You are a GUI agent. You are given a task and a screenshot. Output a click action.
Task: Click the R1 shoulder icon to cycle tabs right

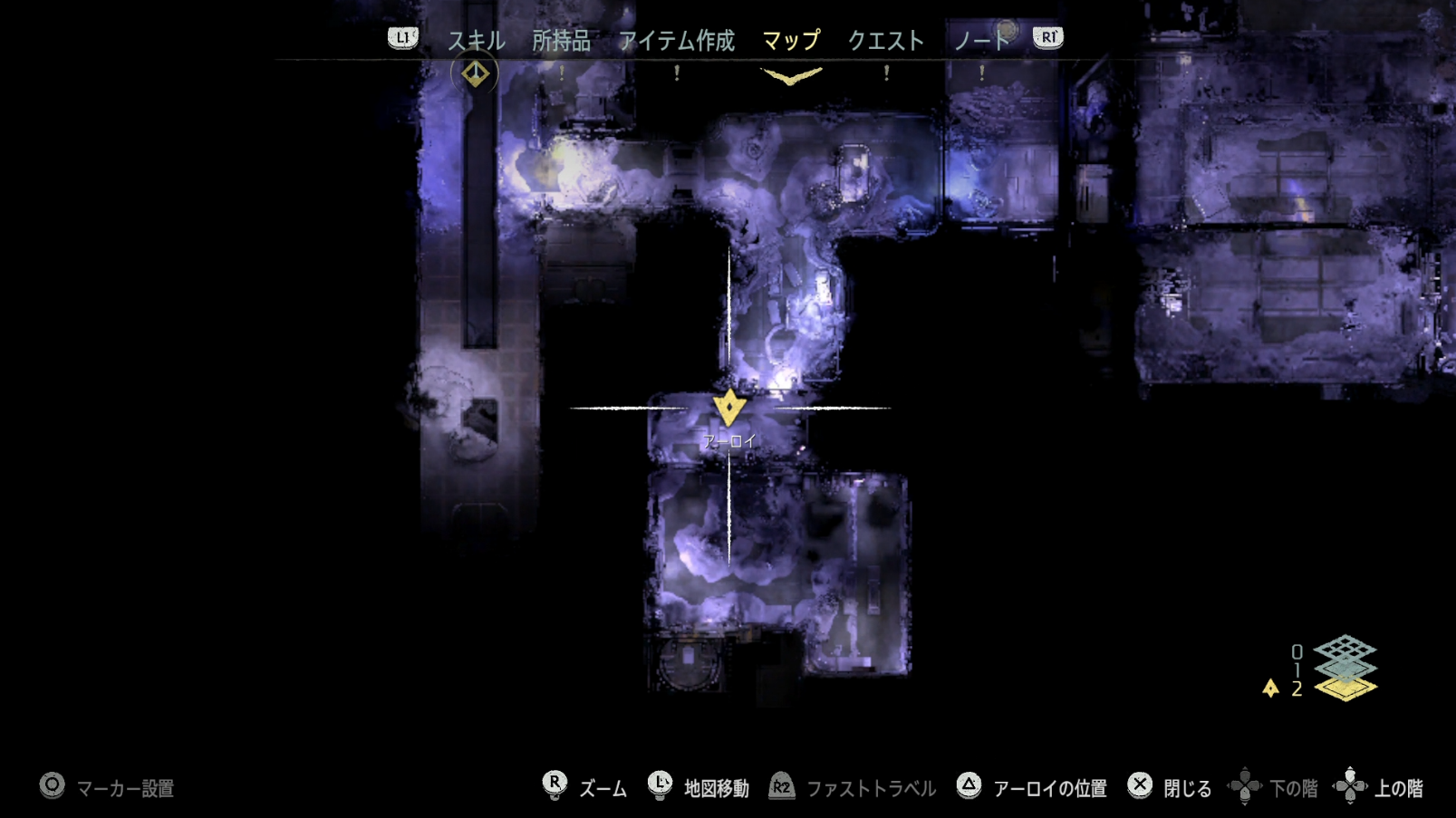click(x=1046, y=39)
